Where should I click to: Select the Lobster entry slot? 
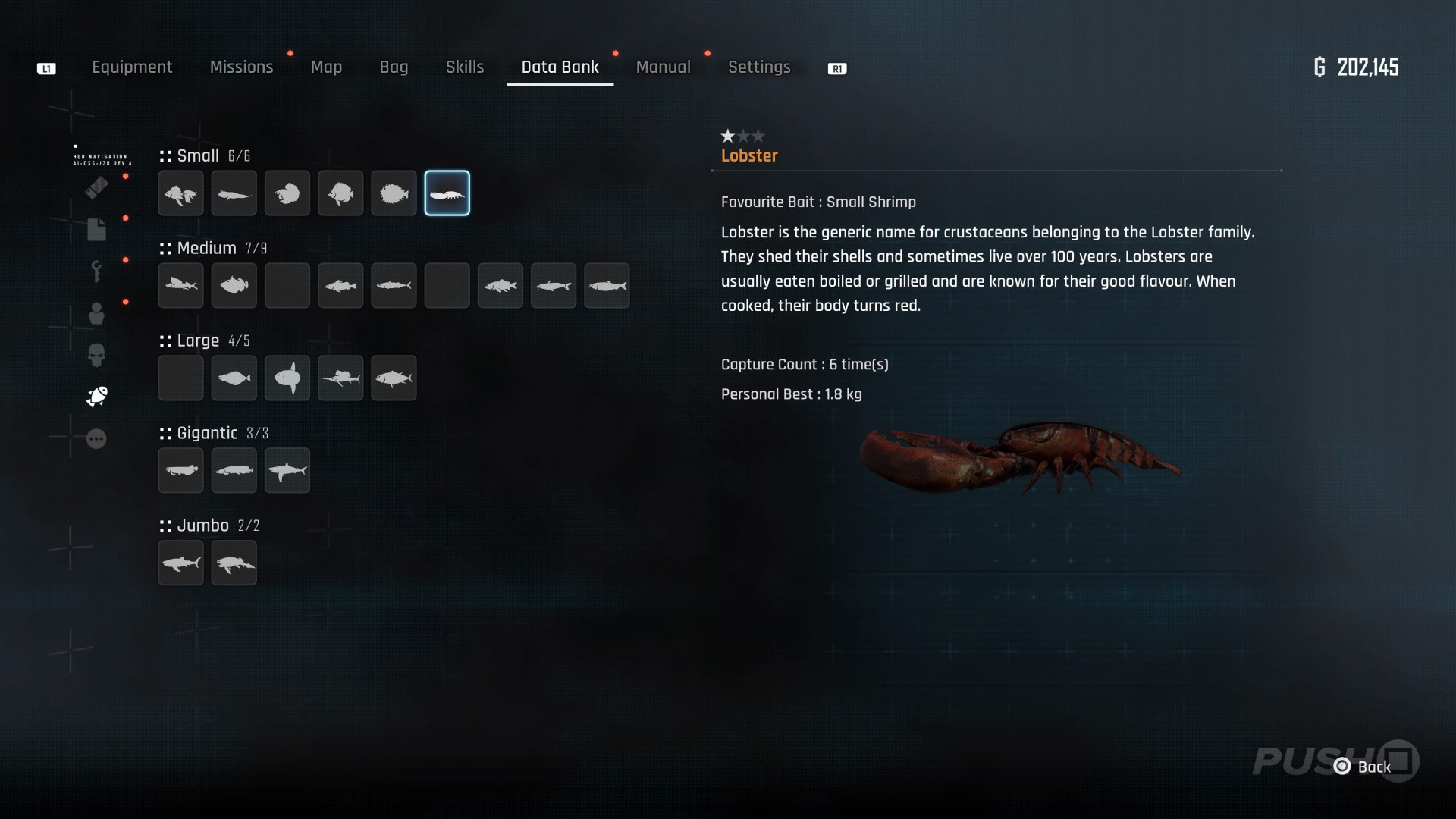(x=447, y=193)
